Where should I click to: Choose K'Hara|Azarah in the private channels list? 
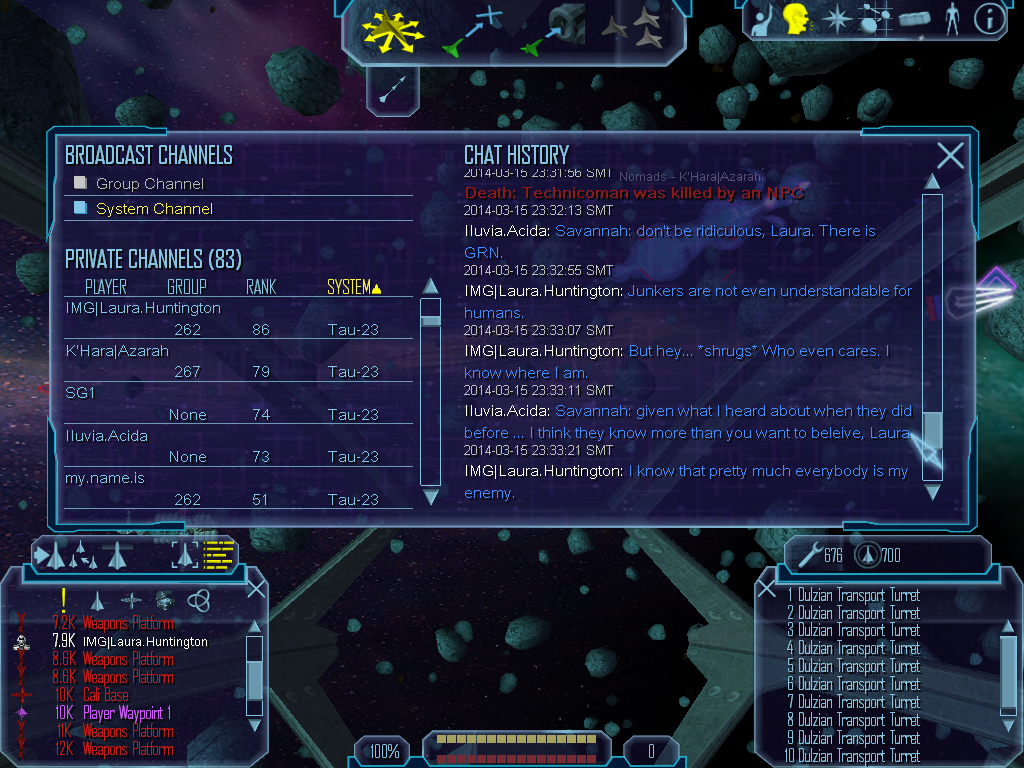point(117,351)
